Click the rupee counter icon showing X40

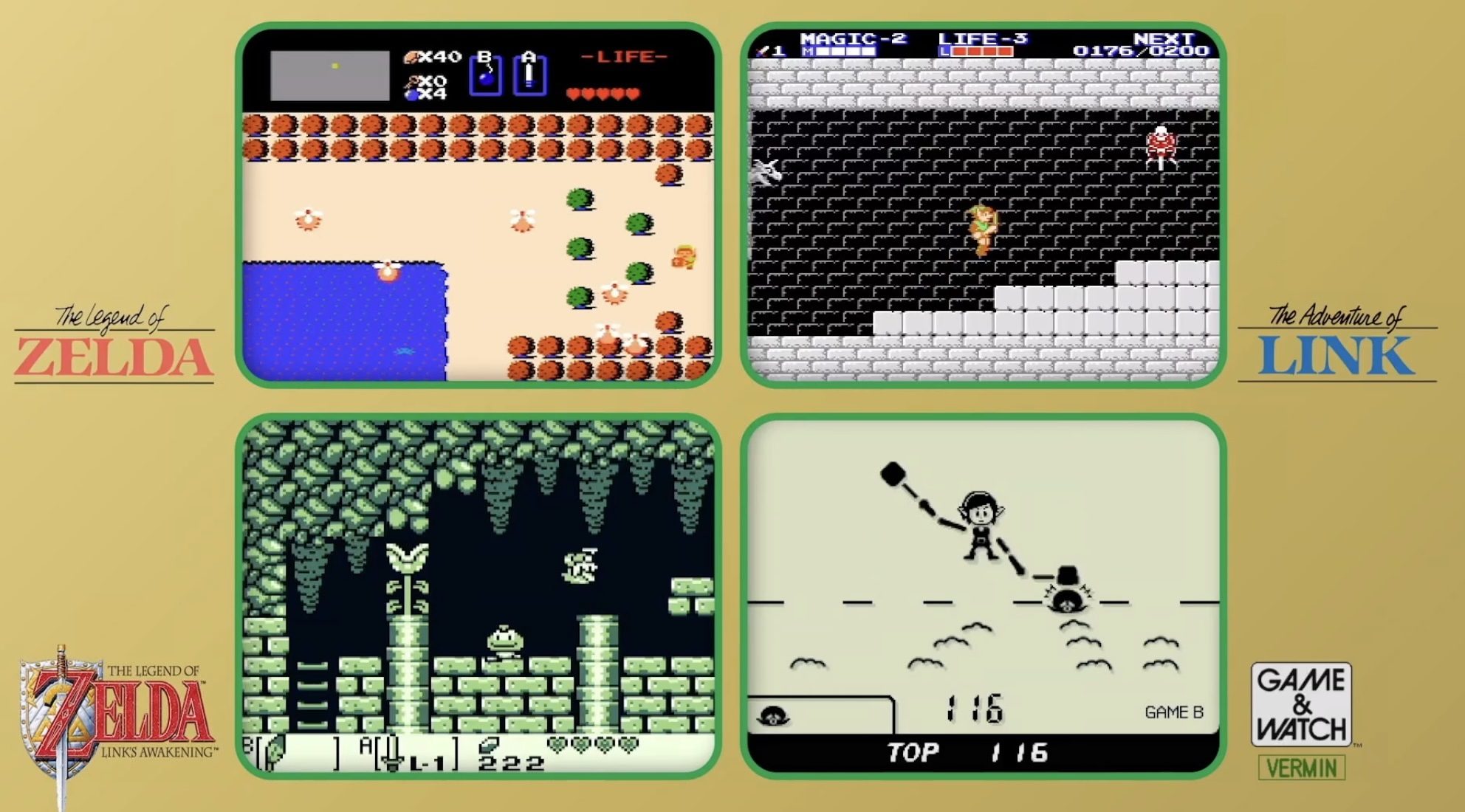point(411,56)
